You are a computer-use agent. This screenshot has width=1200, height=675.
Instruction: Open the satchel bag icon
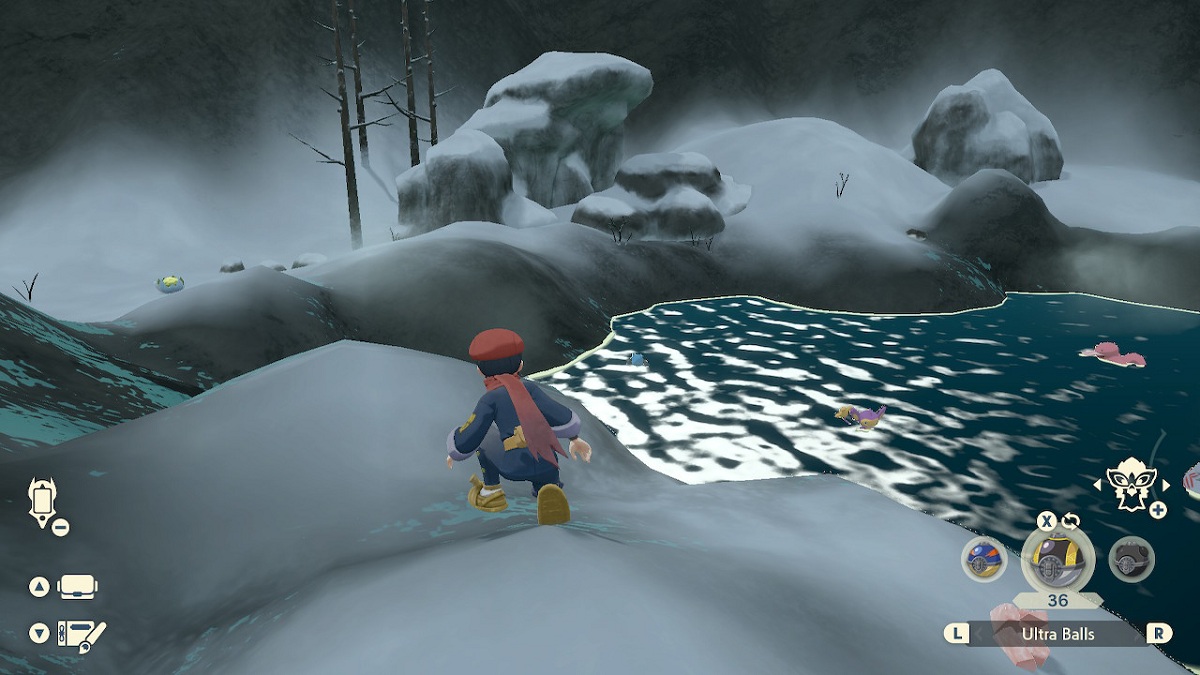[77, 587]
